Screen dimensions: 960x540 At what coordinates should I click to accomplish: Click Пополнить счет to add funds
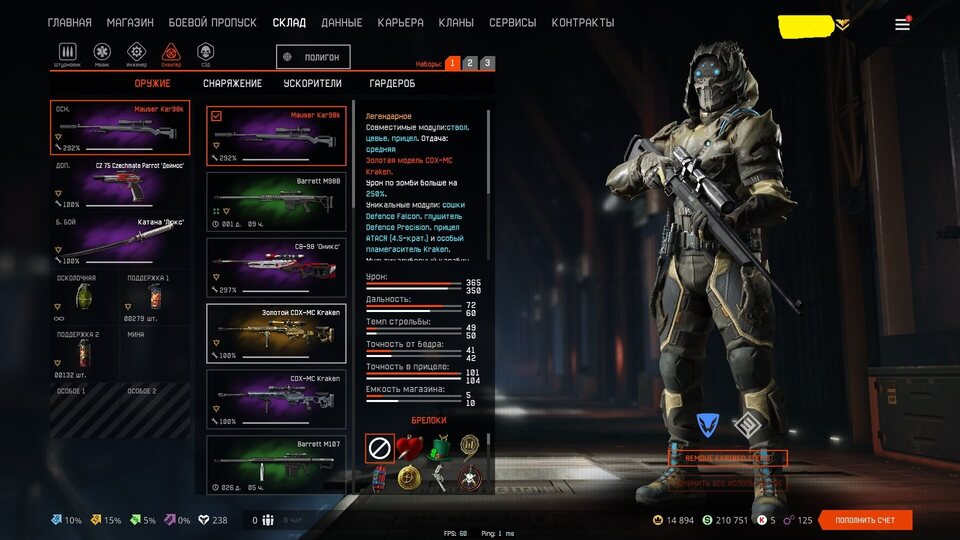(865, 520)
